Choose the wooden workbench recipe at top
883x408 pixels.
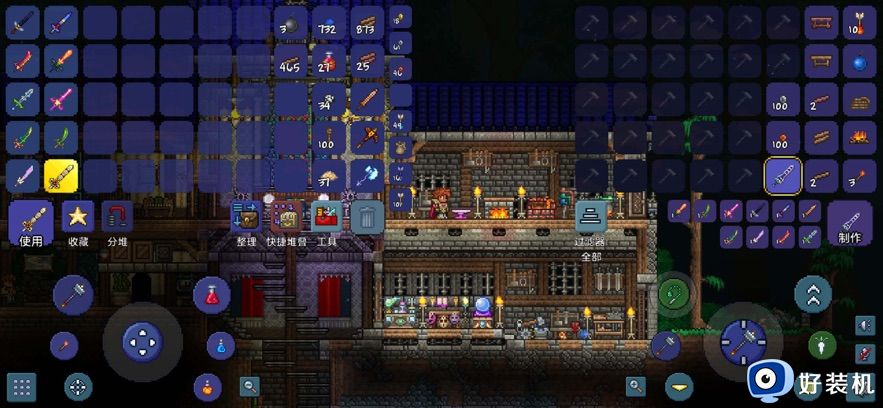pyautogui.click(x=820, y=22)
